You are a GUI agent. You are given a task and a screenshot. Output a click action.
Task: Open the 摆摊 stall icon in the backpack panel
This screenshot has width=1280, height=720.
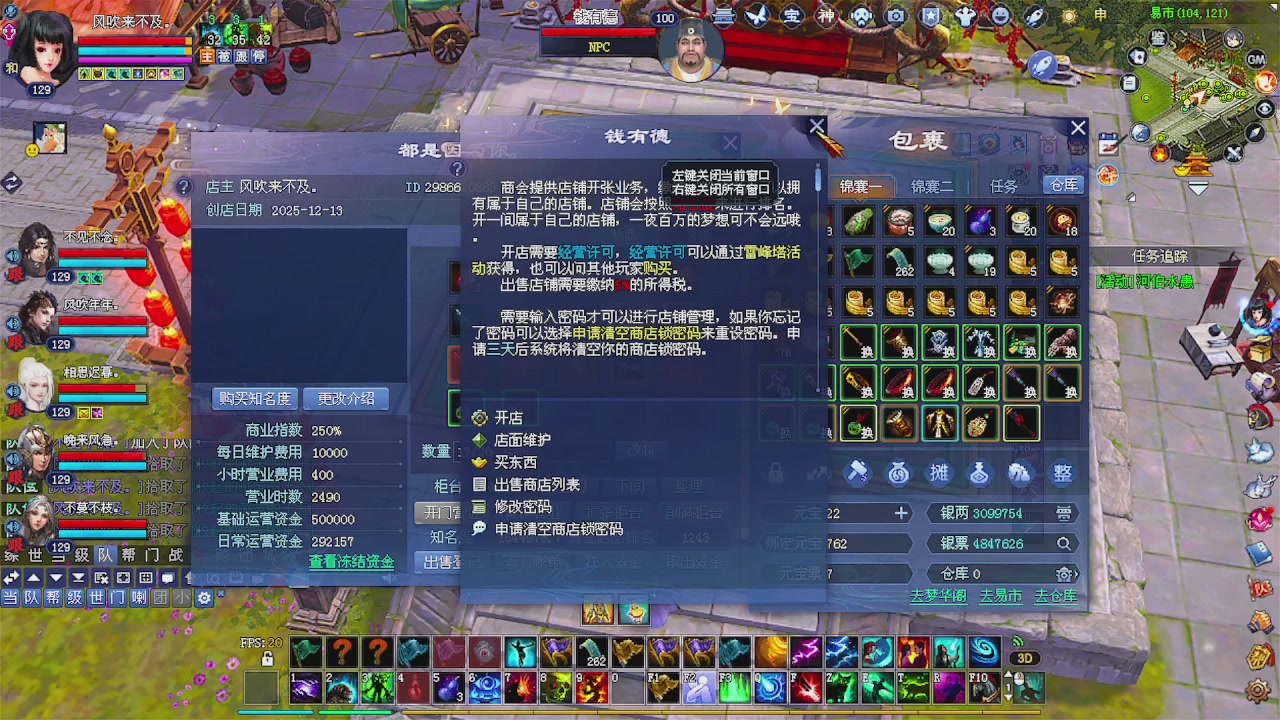pos(938,472)
